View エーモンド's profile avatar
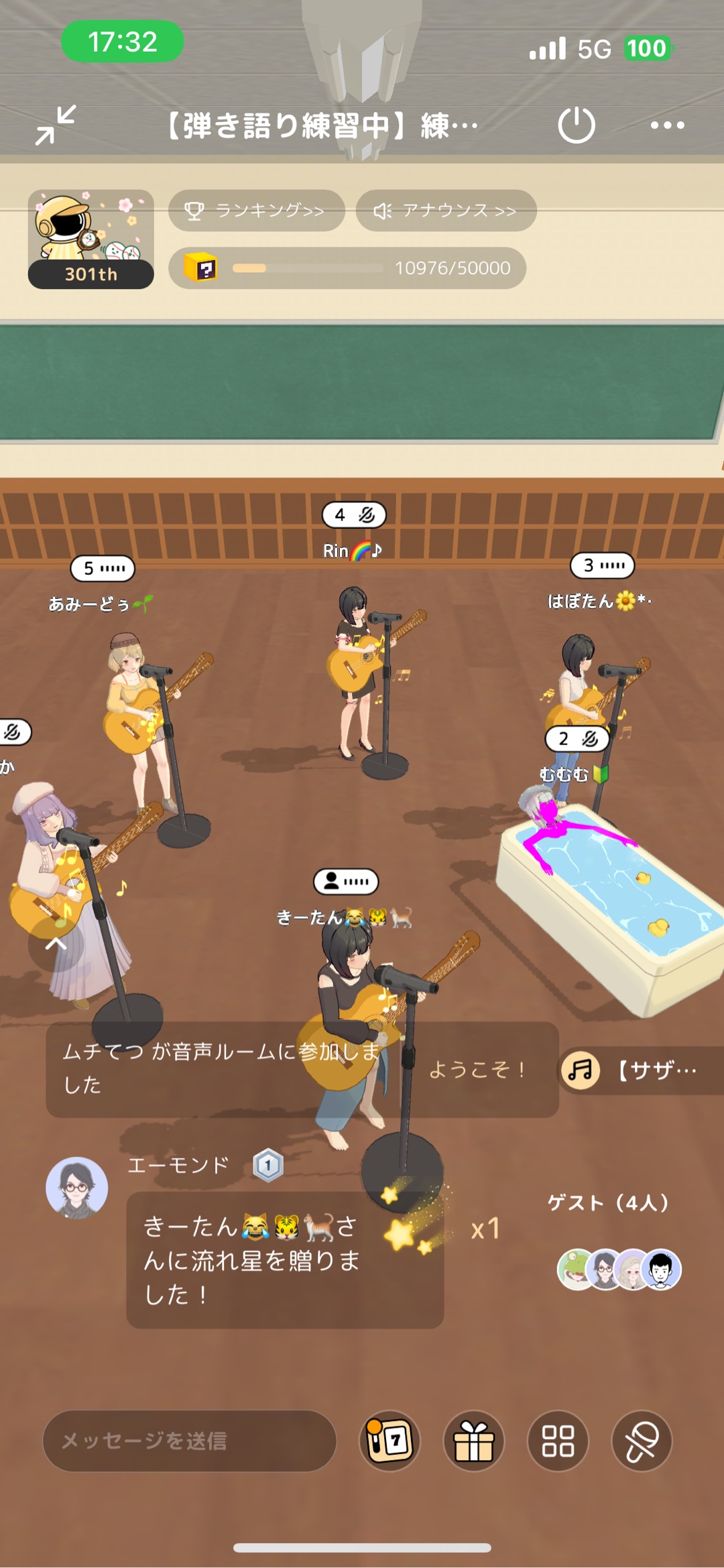The image size is (724, 1568). point(77,1188)
